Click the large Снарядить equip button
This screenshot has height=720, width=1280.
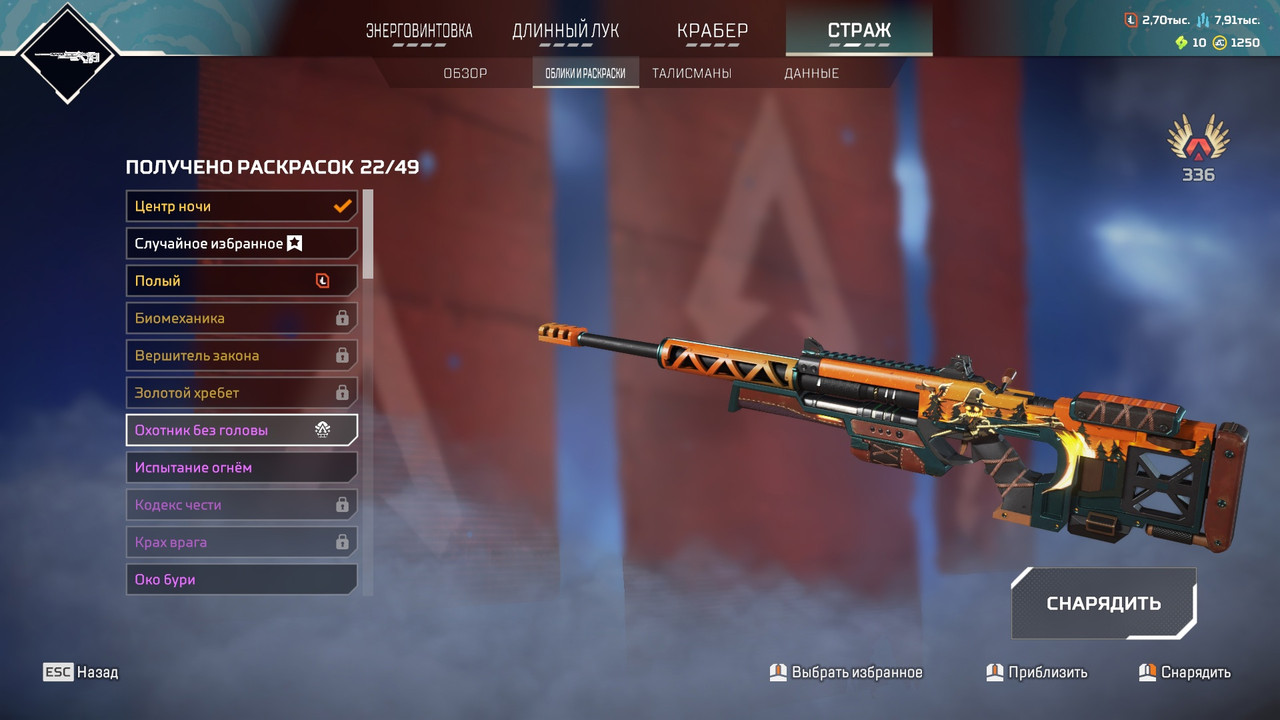(1103, 603)
